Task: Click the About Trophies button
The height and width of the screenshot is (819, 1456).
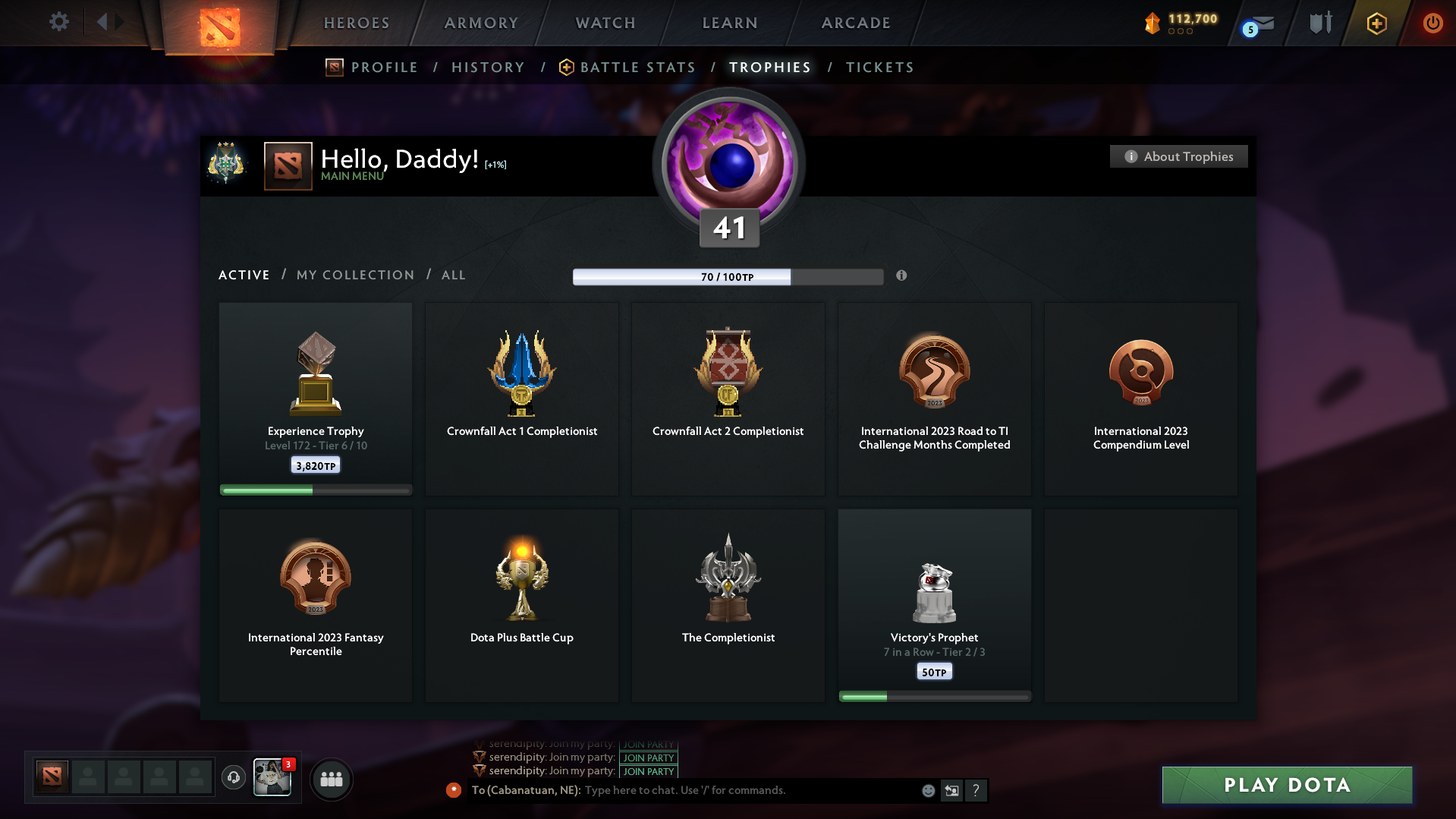Action: point(1178,156)
